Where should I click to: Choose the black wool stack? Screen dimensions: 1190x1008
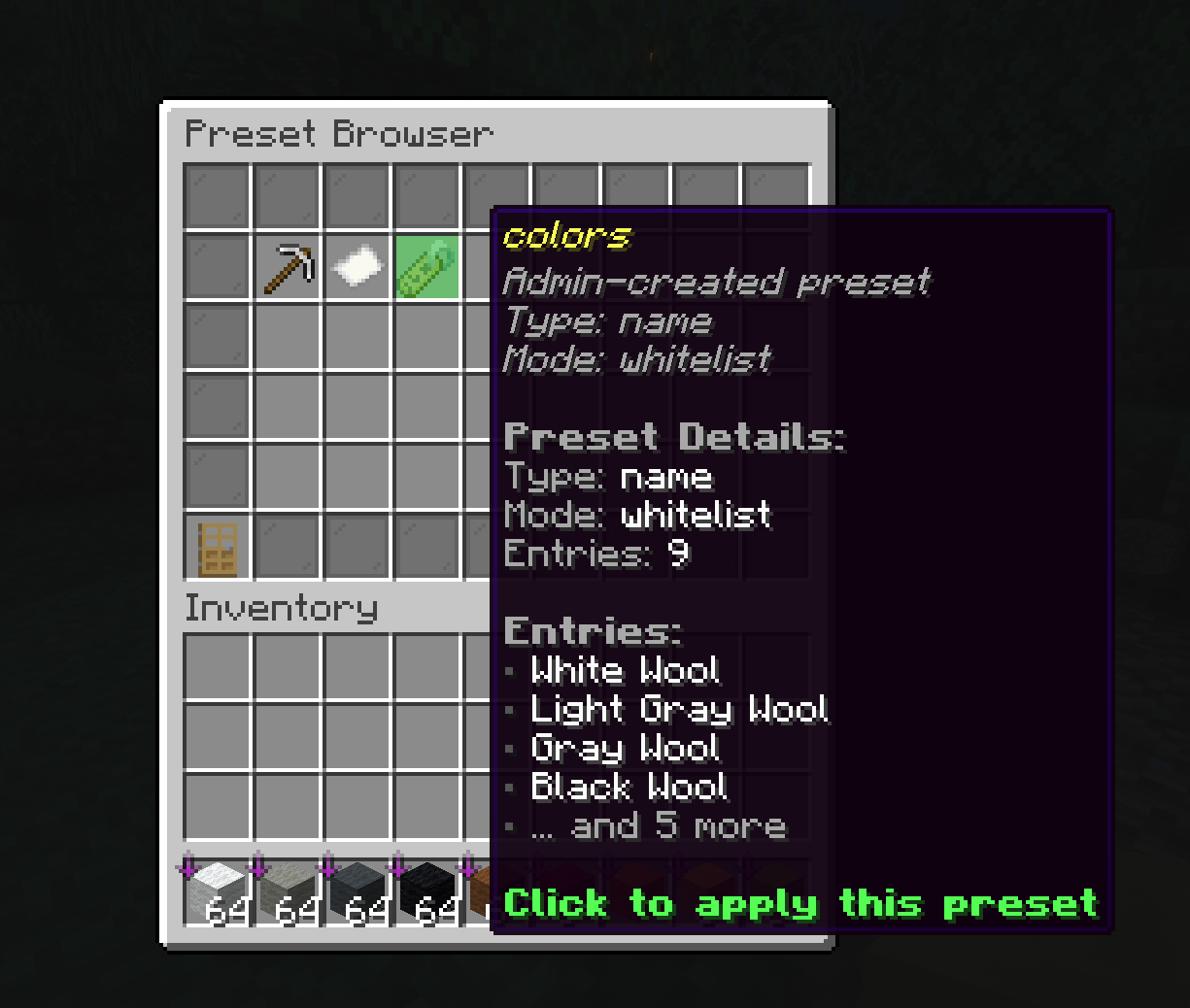(427, 891)
